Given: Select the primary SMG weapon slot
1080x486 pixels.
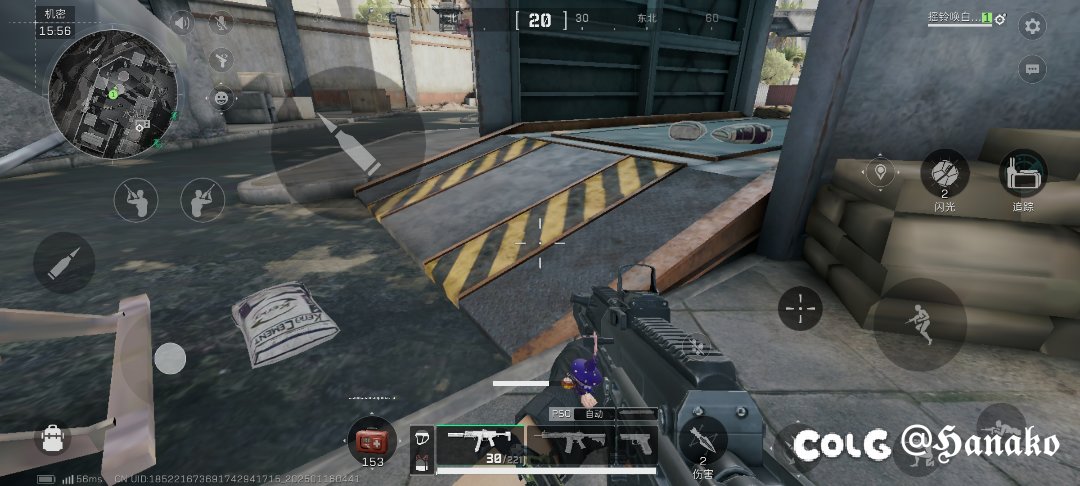Looking at the screenshot, I should [x=480, y=442].
